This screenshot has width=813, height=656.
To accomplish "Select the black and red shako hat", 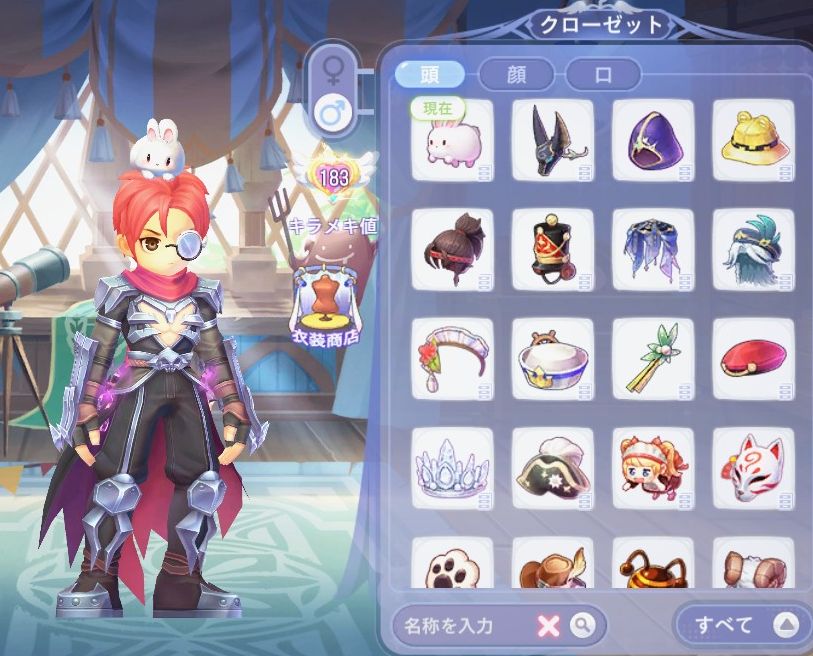I will (x=552, y=250).
